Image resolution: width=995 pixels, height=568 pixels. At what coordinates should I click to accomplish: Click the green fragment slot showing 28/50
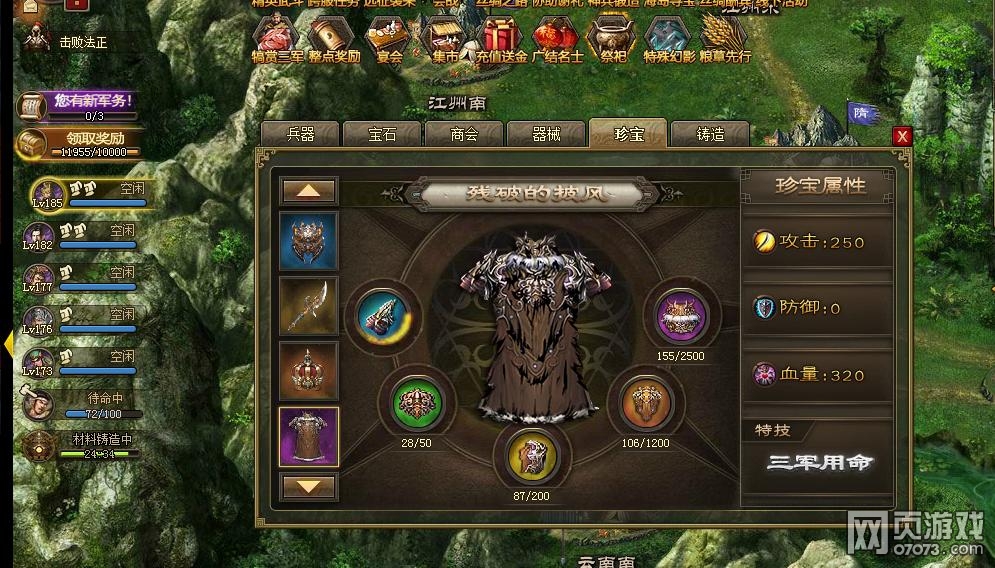click(415, 402)
